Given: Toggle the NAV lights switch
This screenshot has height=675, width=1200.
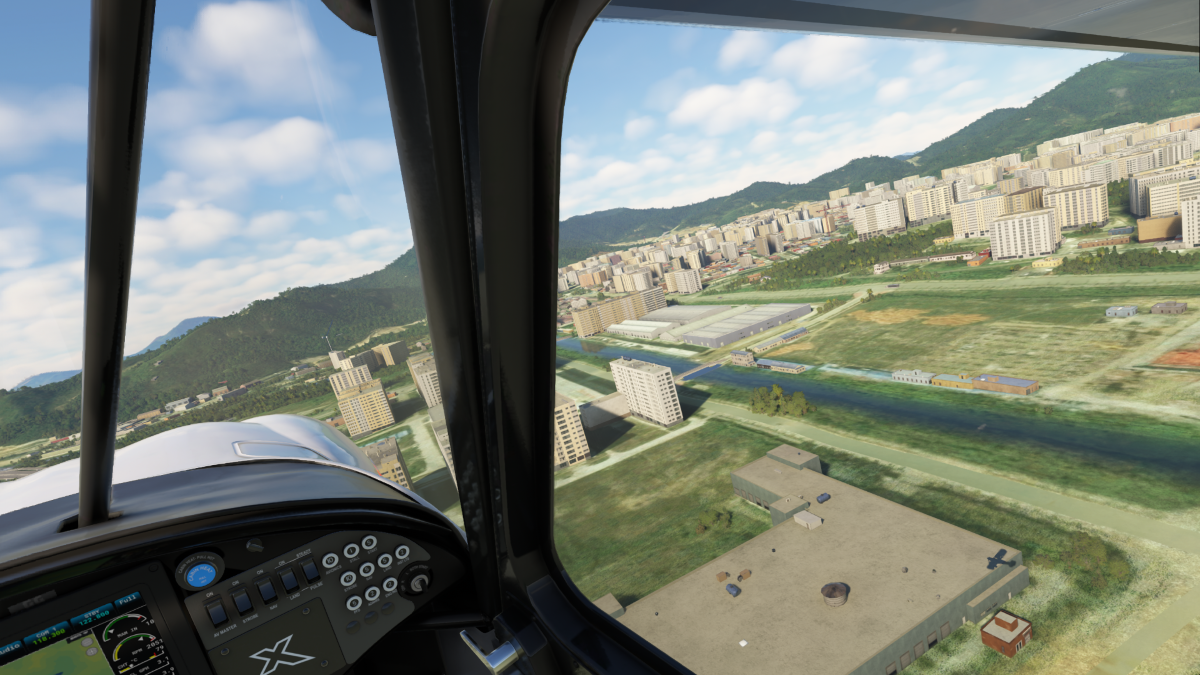Looking at the screenshot, I should pos(267,590).
